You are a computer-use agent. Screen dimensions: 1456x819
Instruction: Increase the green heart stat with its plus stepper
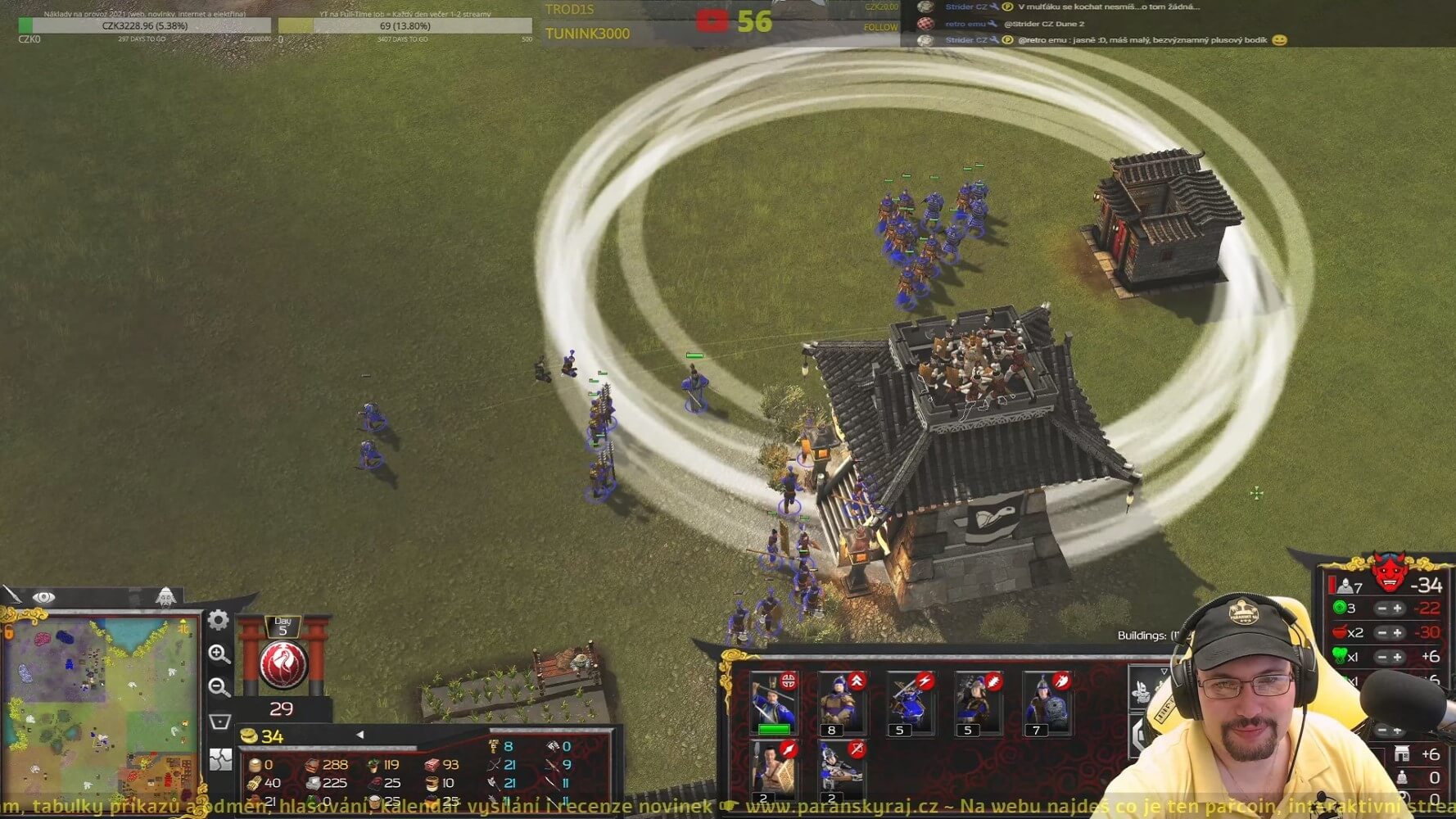click(x=1397, y=657)
